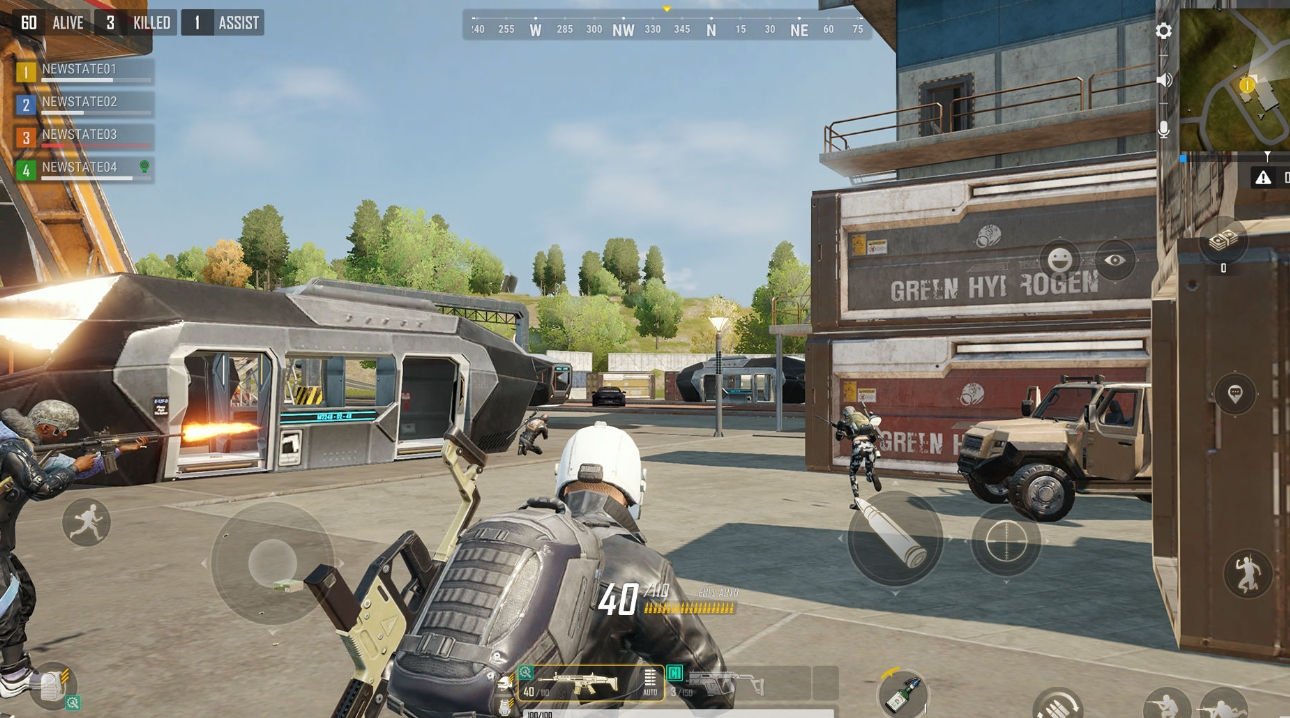
Task: Toggle the speaker voice output icon
Action: click(x=1163, y=80)
